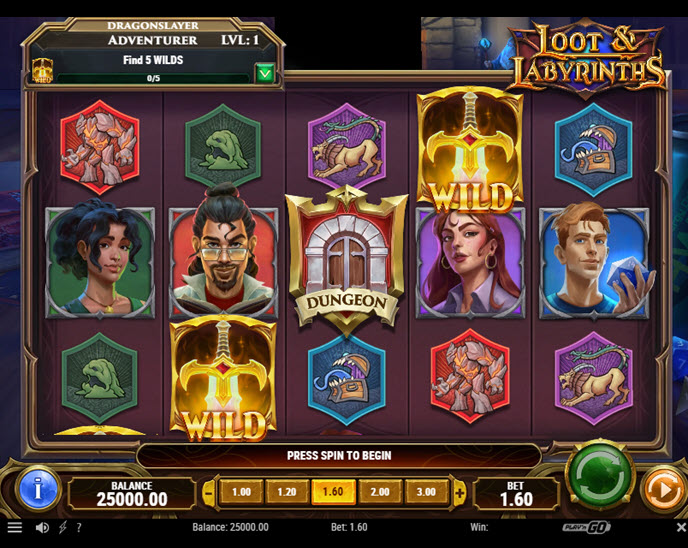Open help with the question mark icon
688x548 pixels.
(79, 527)
